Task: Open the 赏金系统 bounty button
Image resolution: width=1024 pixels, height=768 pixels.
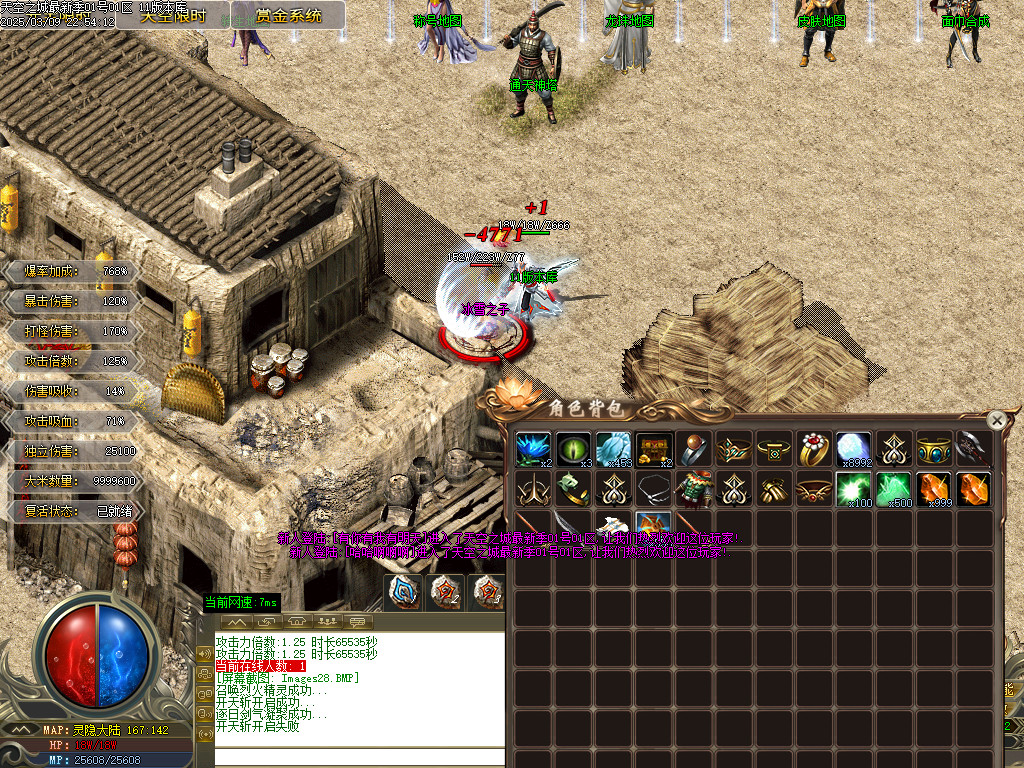Action: coord(289,15)
